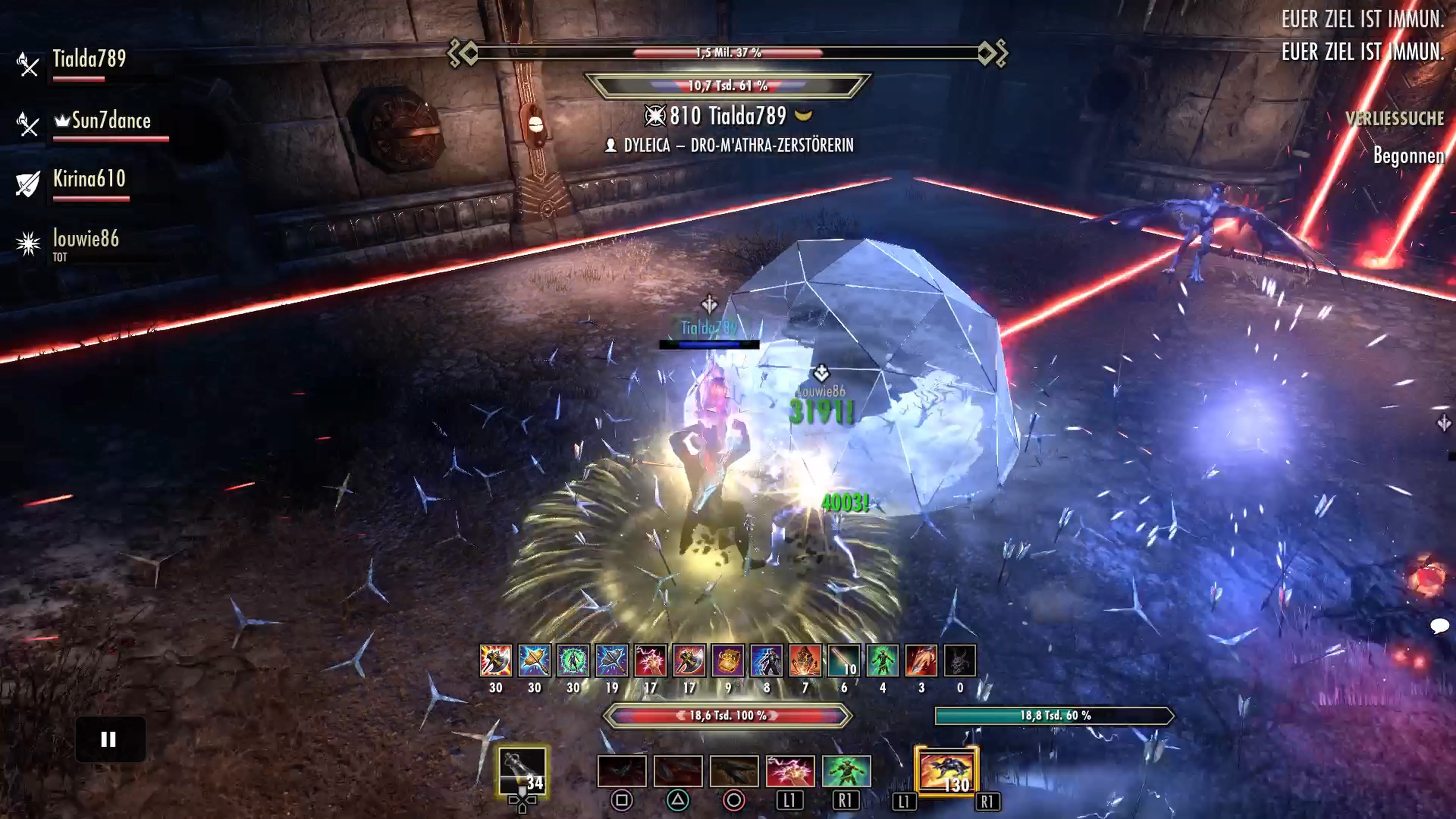Image resolution: width=1456 pixels, height=819 pixels.
Task: Inspect the dark demon skull buff icon
Action: (960, 660)
